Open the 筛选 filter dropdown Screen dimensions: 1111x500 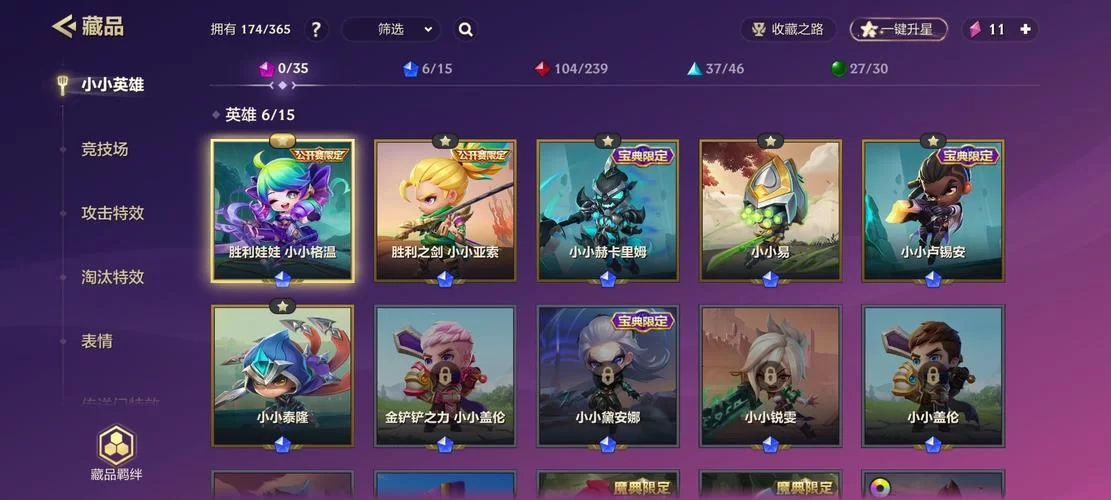point(391,29)
